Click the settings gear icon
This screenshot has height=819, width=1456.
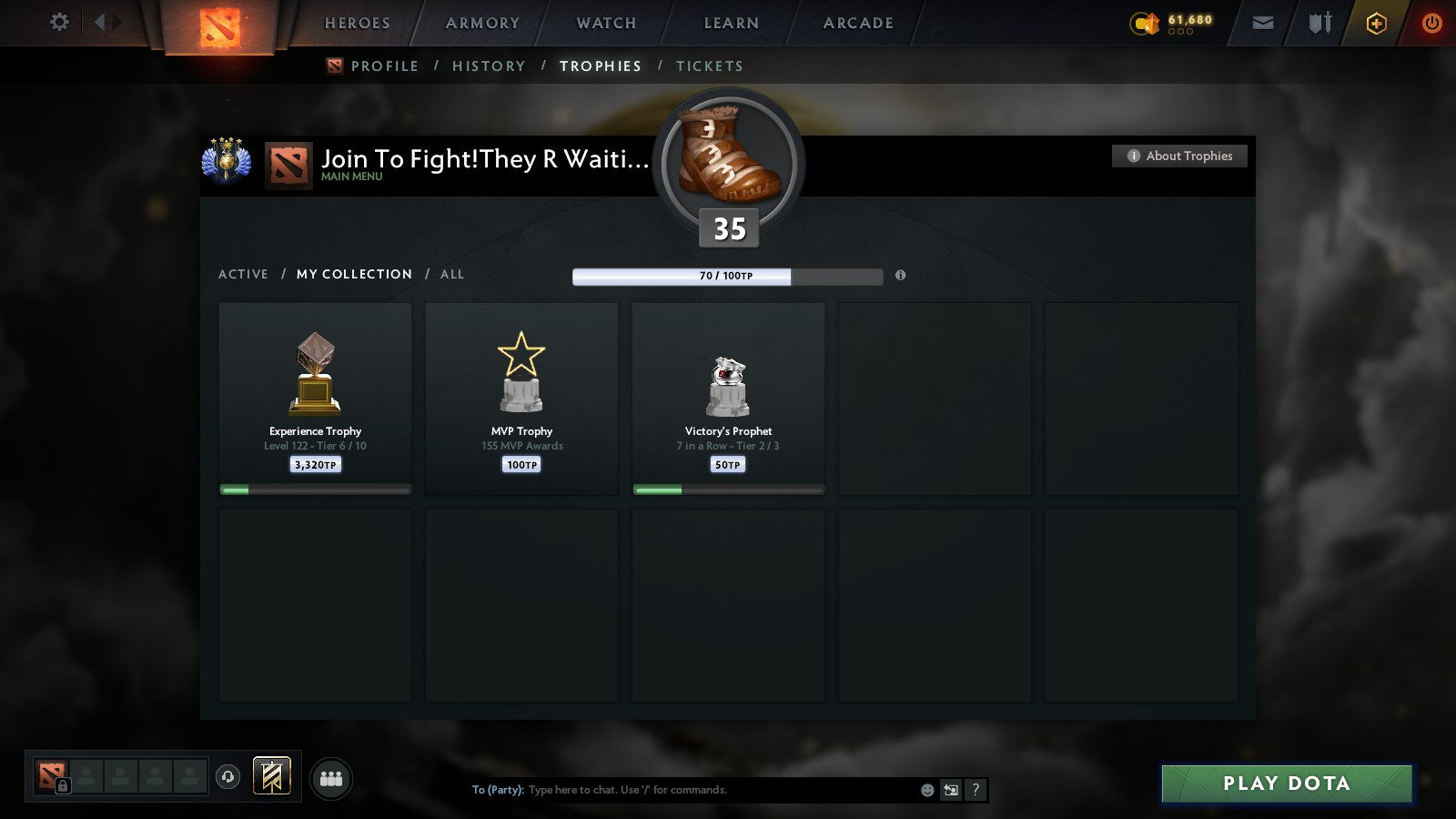click(x=59, y=23)
